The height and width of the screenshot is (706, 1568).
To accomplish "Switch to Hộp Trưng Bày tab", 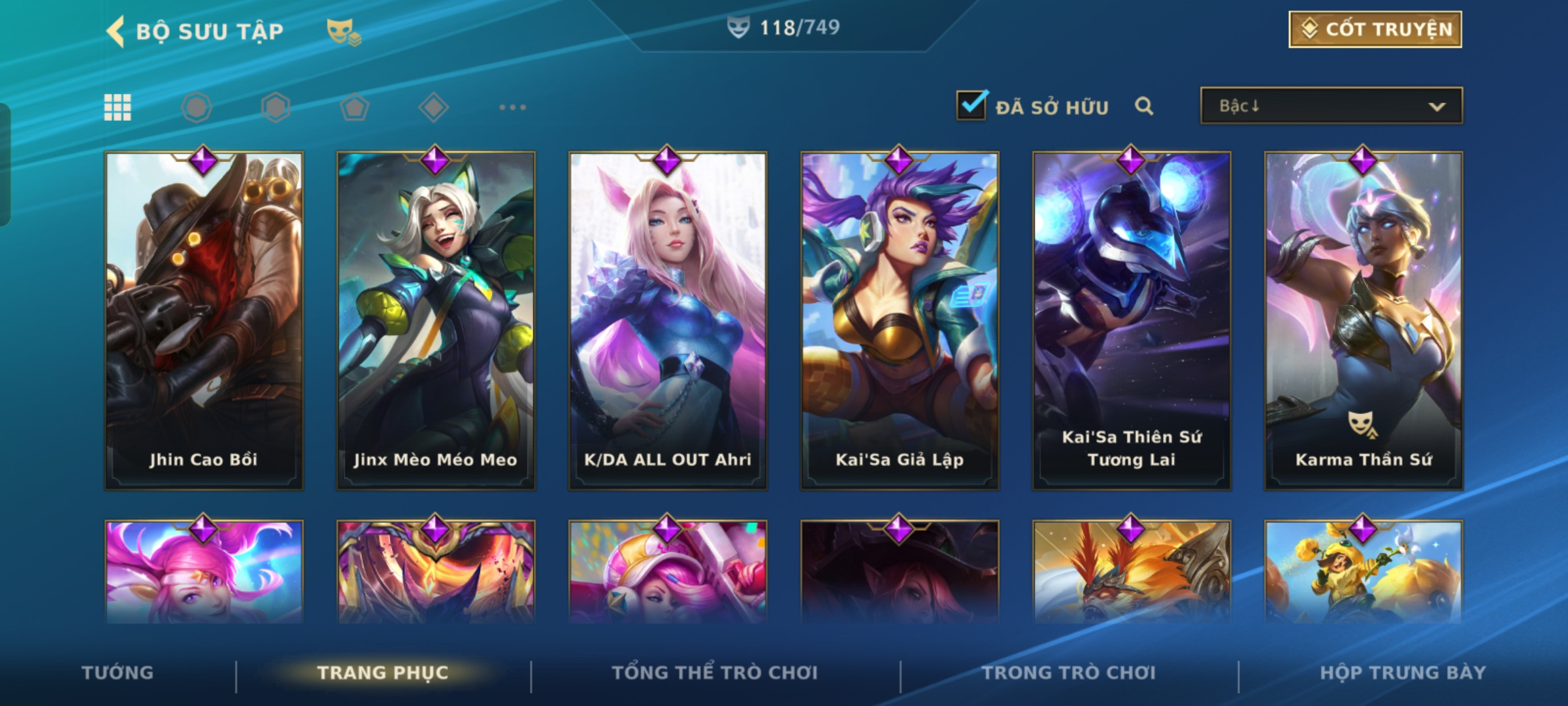I will (x=1403, y=673).
